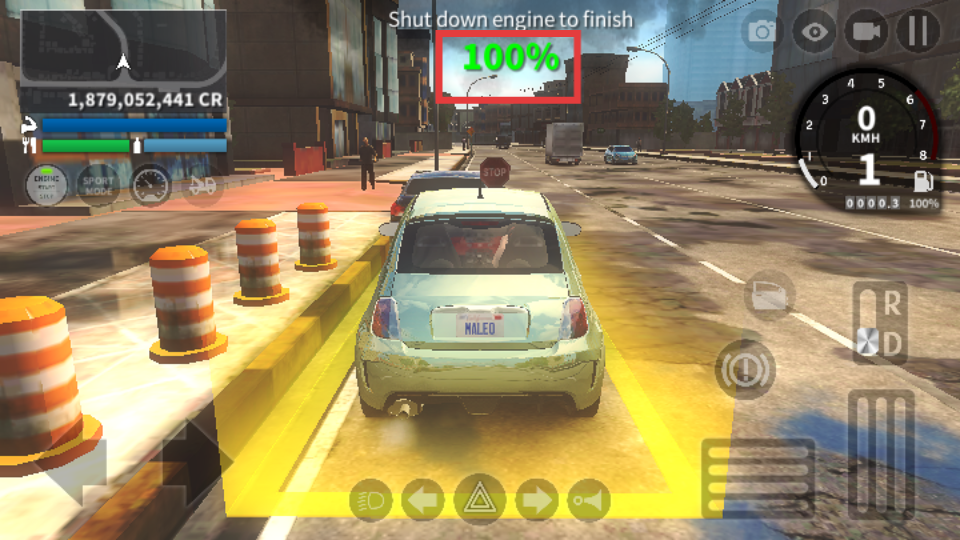Call the tow truck
960x540 pixels.
202,185
